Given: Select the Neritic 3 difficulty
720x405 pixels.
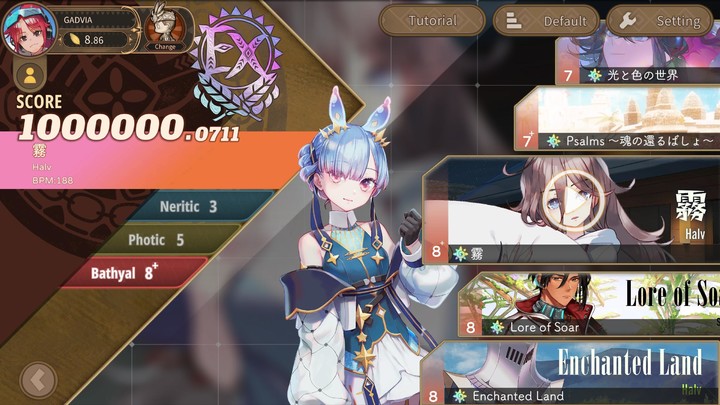Looking at the screenshot, I should click(x=188, y=207).
